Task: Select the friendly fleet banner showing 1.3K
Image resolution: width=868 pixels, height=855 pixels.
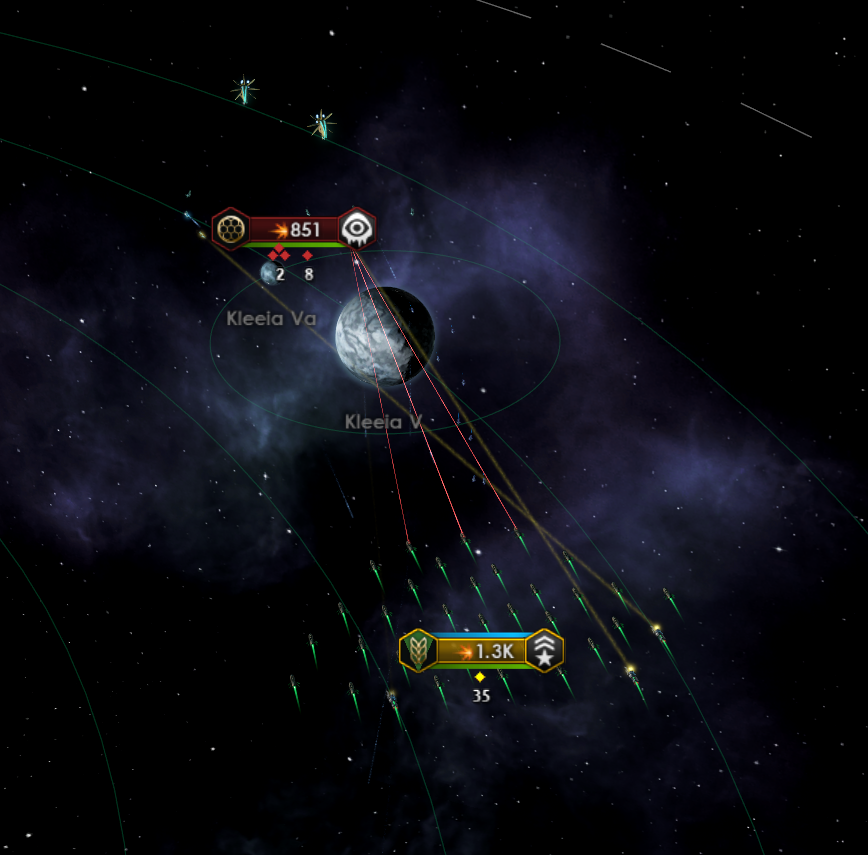Action: coord(482,651)
